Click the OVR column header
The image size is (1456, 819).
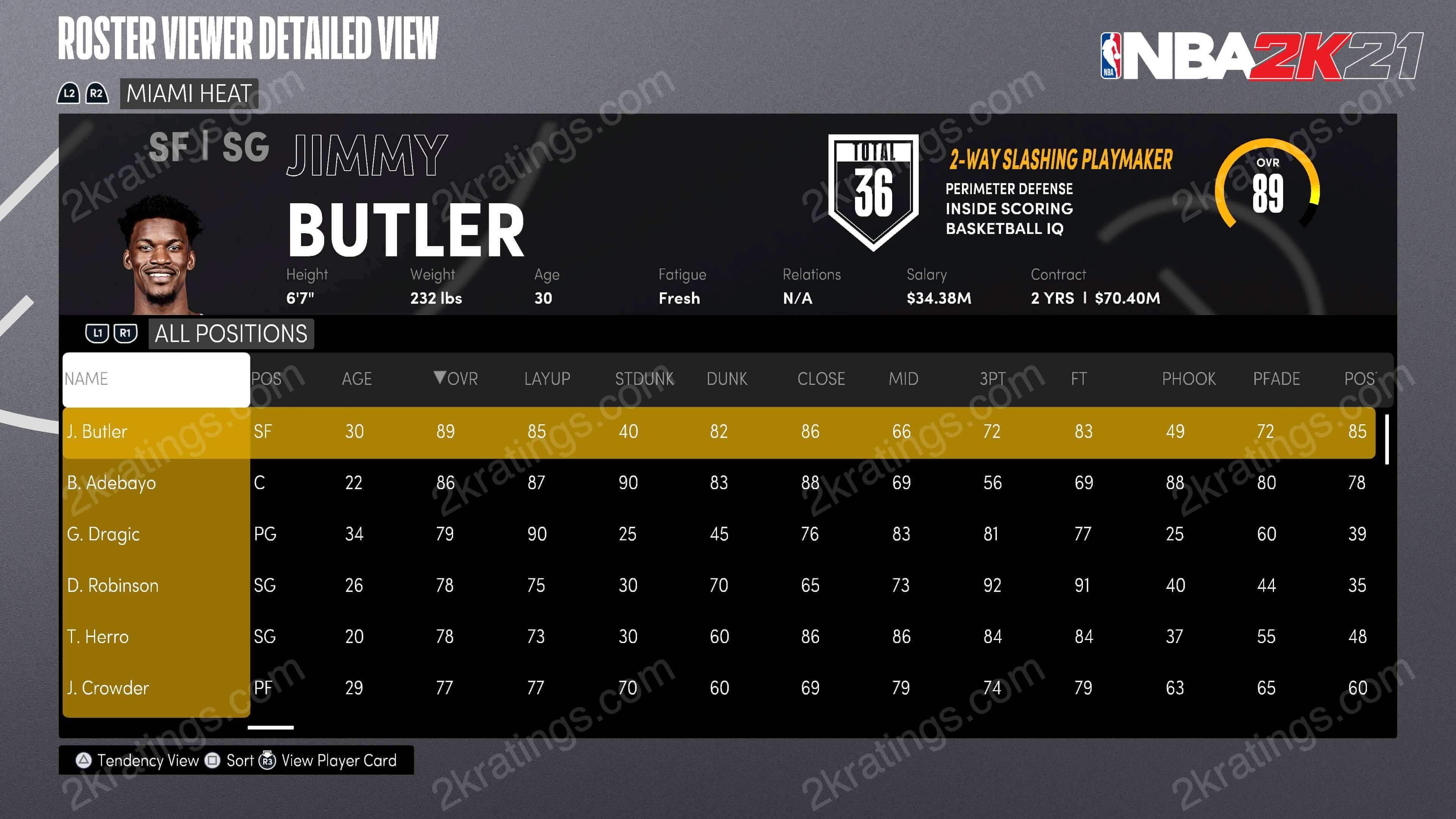[x=456, y=379]
